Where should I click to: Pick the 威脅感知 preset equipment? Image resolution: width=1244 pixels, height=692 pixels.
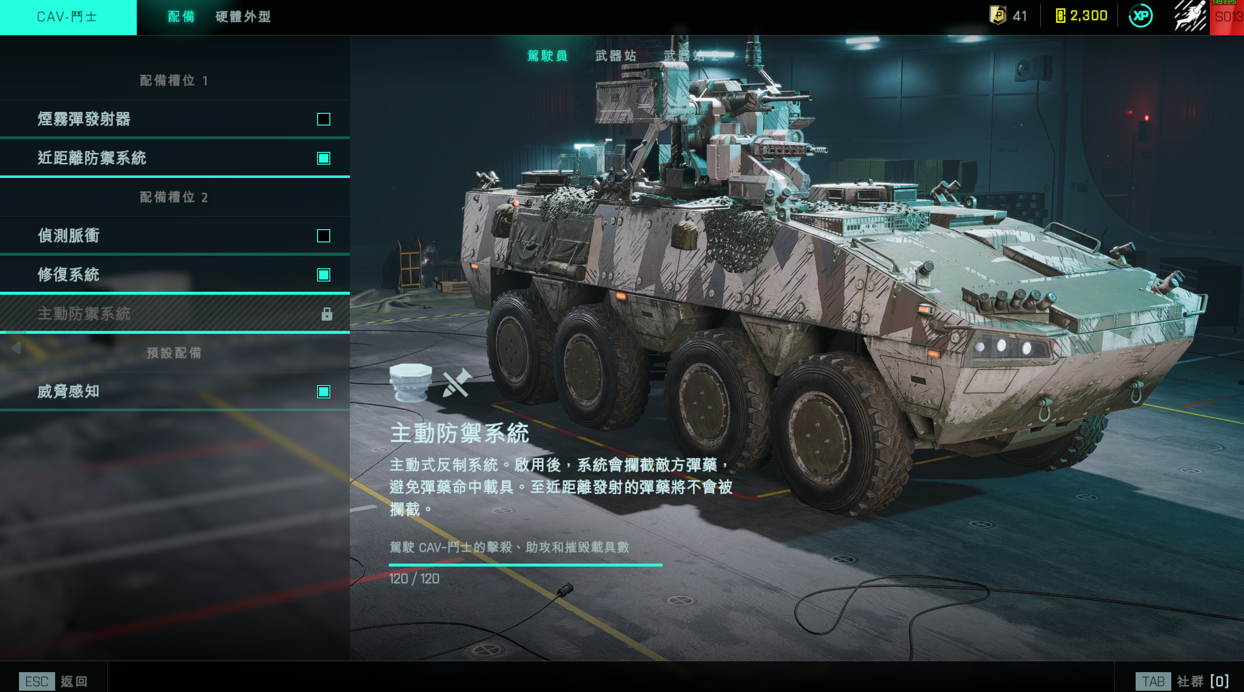tap(175, 392)
